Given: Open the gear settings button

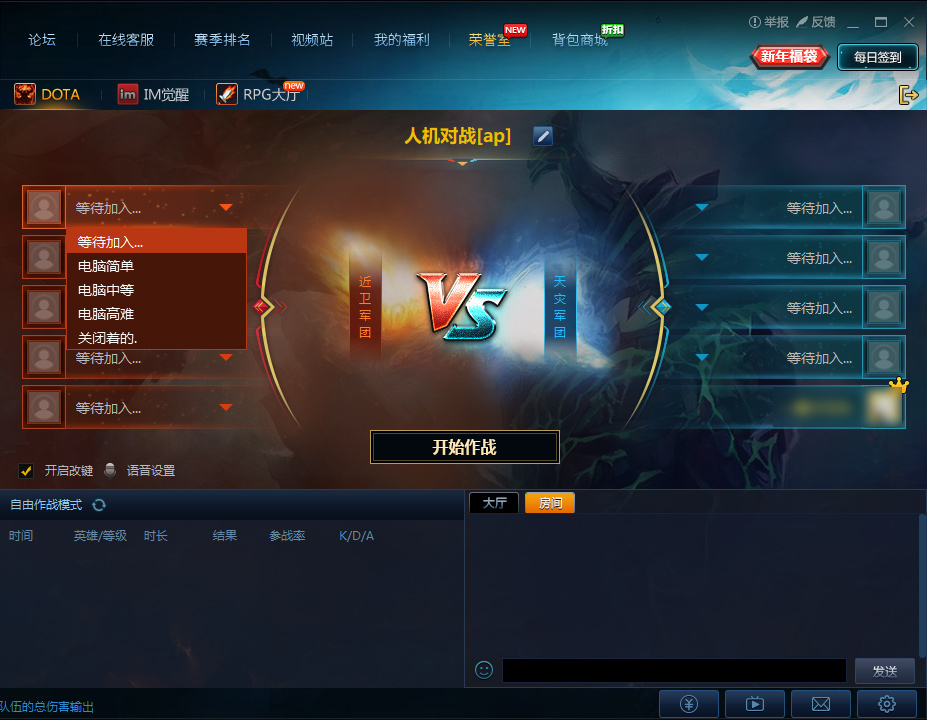Looking at the screenshot, I should [886, 703].
